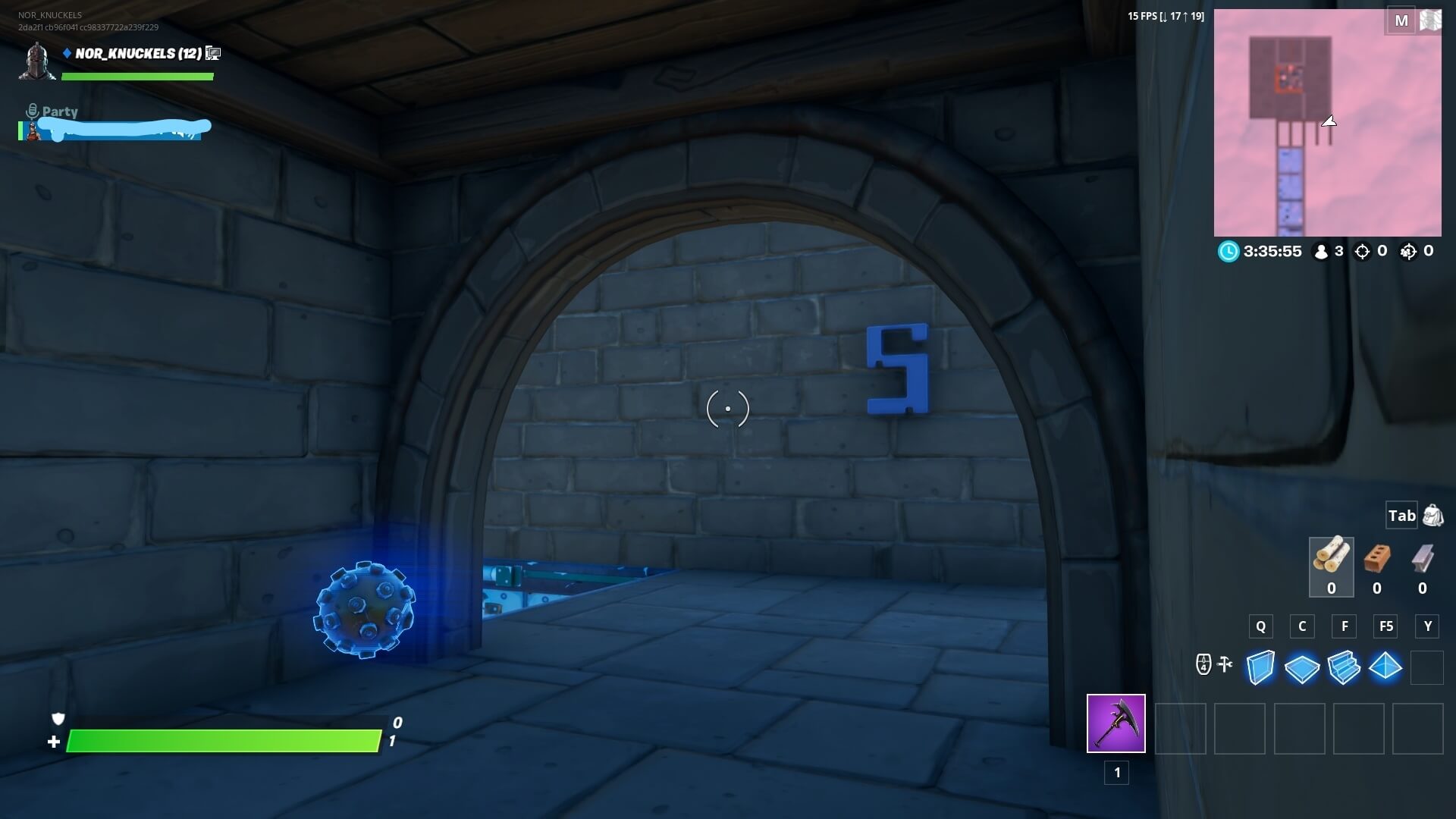The width and height of the screenshot is (1456, 819).
Task: Click the metal material icon
Action: tap(1423, 560)
